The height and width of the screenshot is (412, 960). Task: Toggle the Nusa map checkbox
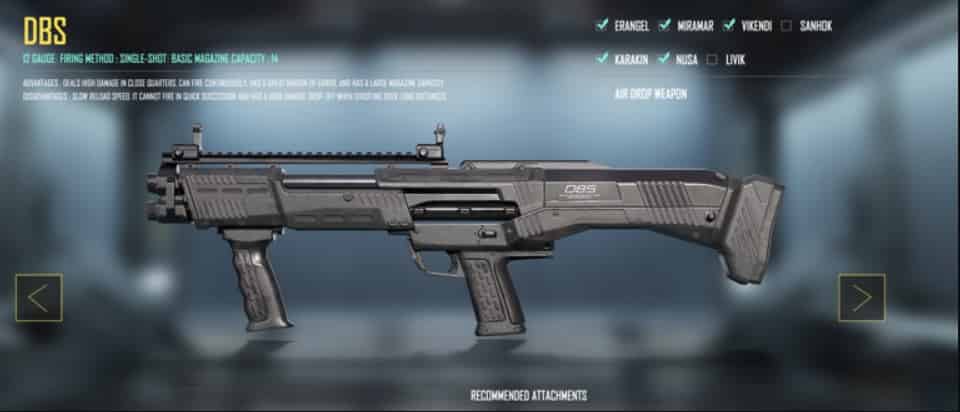[x=663, y=59]
